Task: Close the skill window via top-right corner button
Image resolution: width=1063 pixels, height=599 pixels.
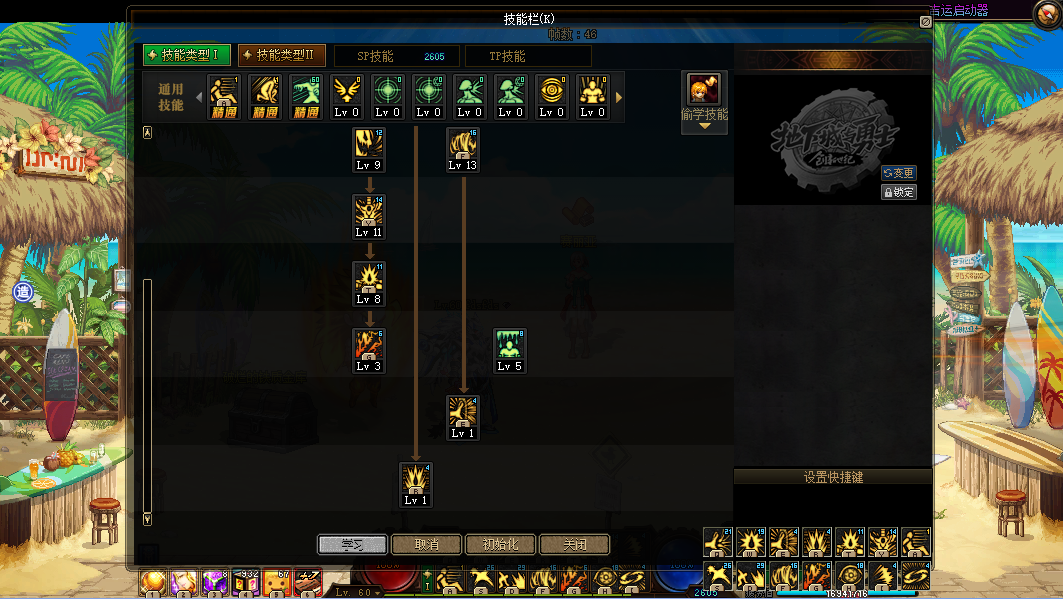Action: coord(925,21)
